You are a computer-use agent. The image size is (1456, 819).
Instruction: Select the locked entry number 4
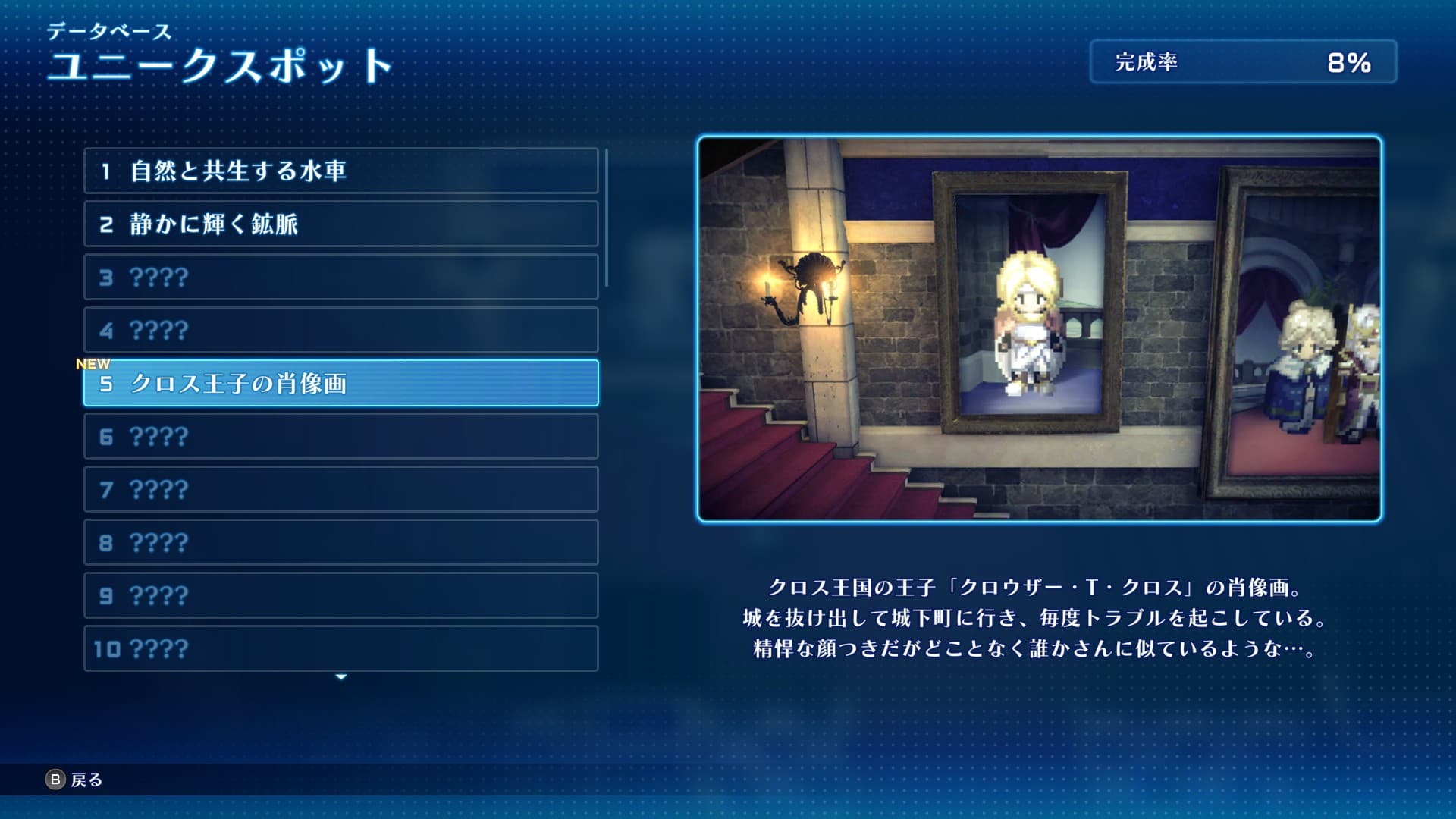340,330
